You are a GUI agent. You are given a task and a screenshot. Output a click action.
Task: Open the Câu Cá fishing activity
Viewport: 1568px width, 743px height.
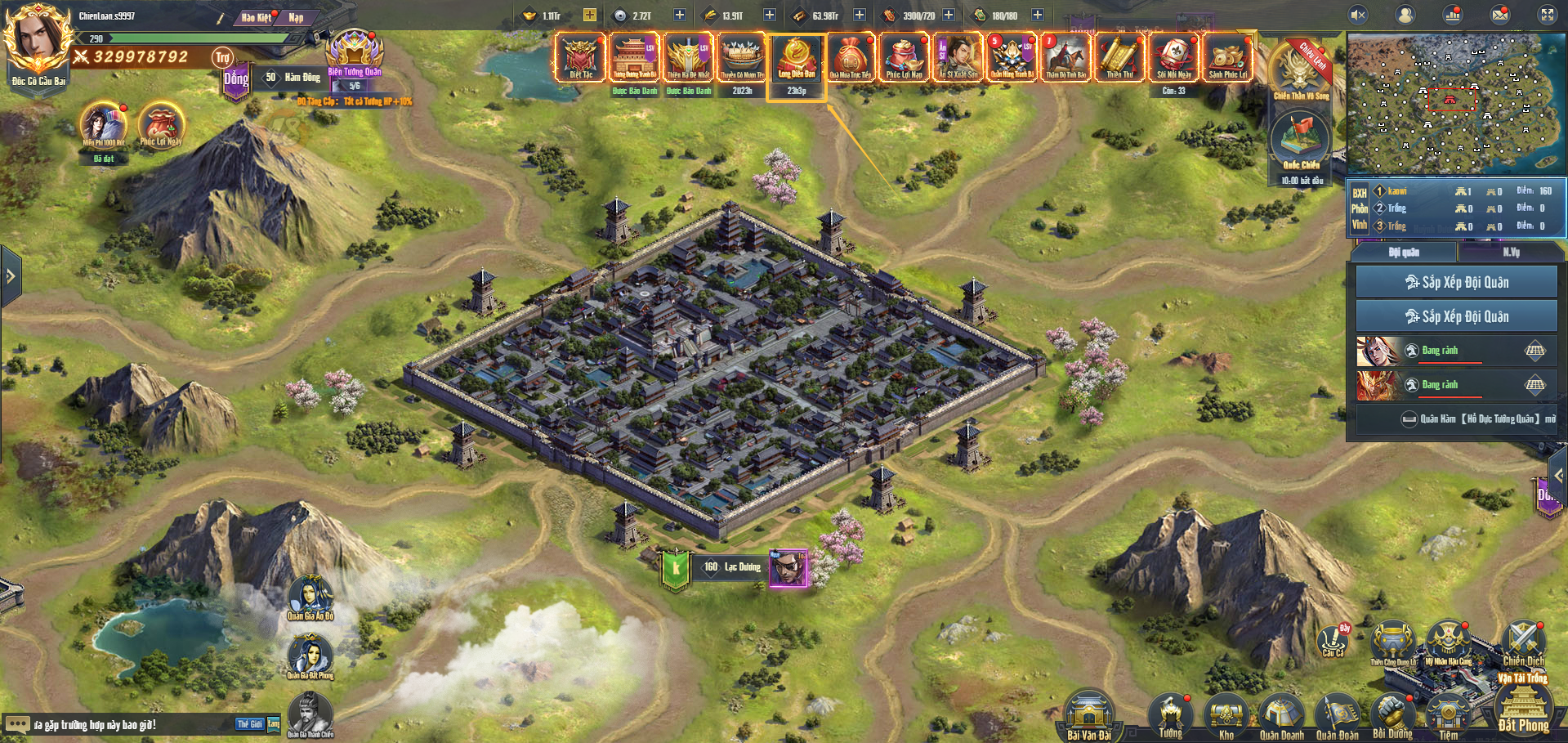1333,640
